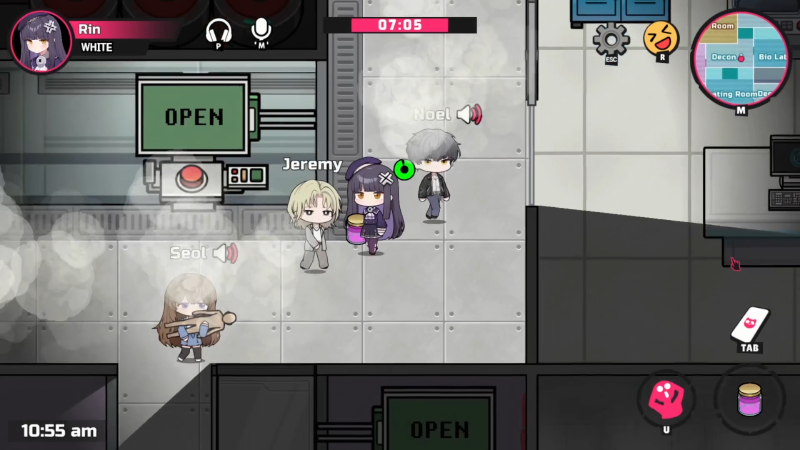Toggle the headphones audio icon
The width and height of the screenshot is (800, 450).
218,31
